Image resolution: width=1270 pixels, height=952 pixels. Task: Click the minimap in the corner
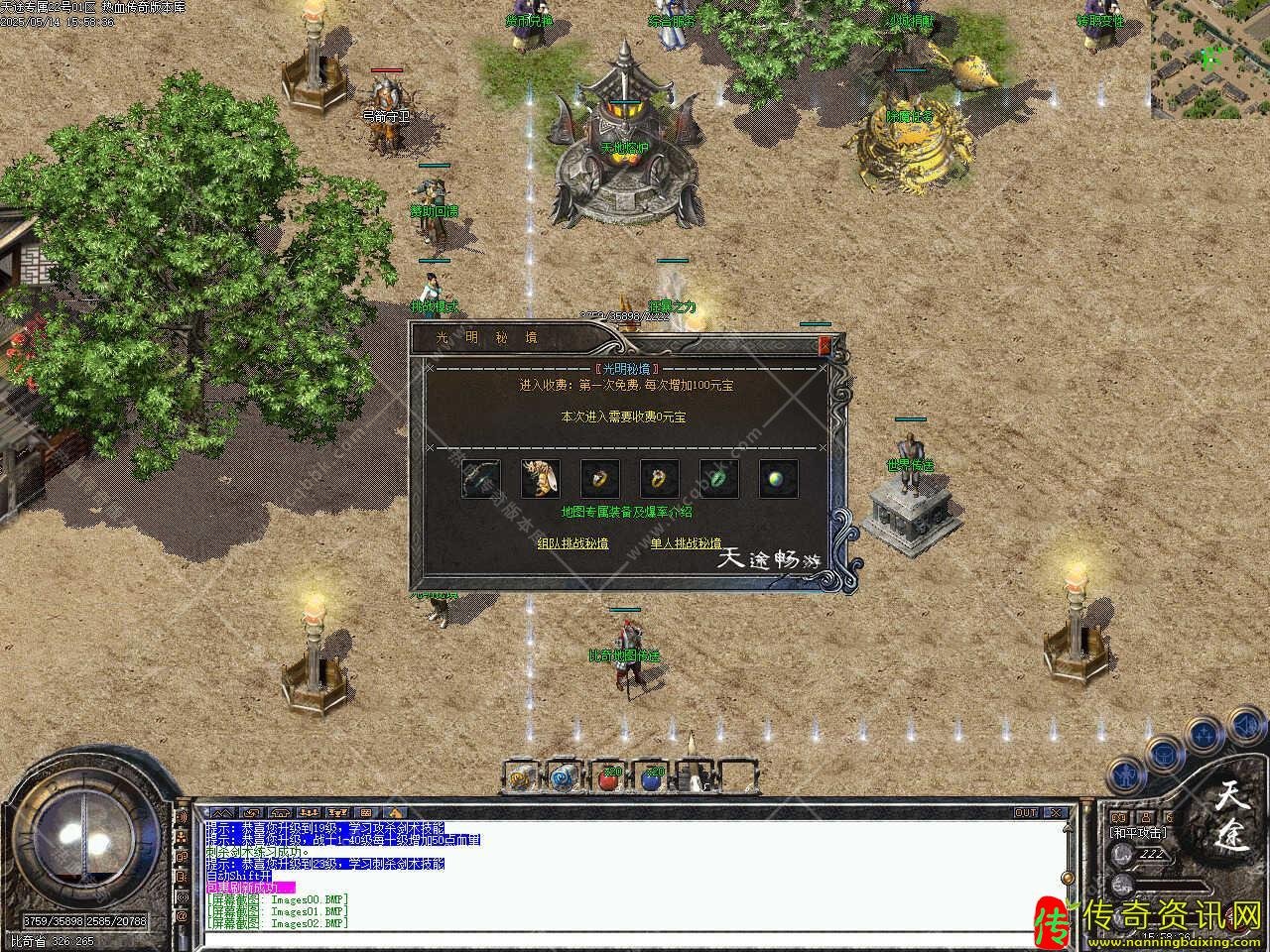pos(1209,59)
